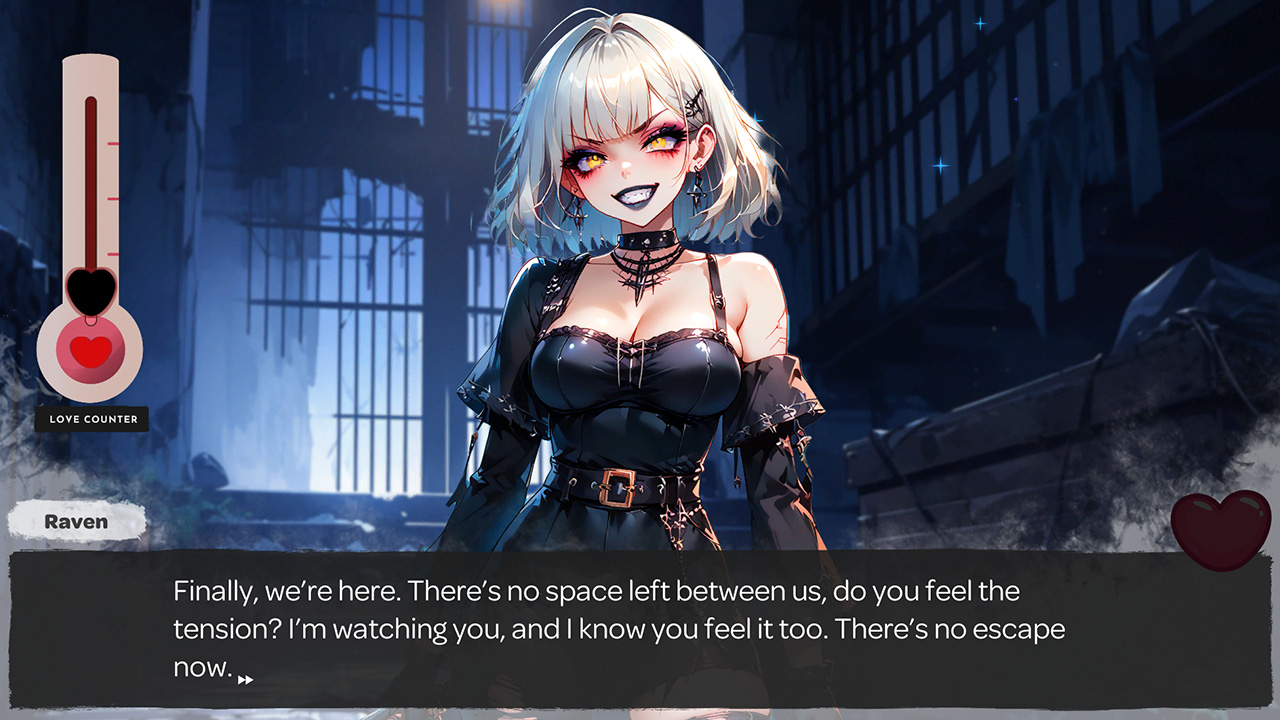Click the black heart on the love counter thermometer

point(90,290)
